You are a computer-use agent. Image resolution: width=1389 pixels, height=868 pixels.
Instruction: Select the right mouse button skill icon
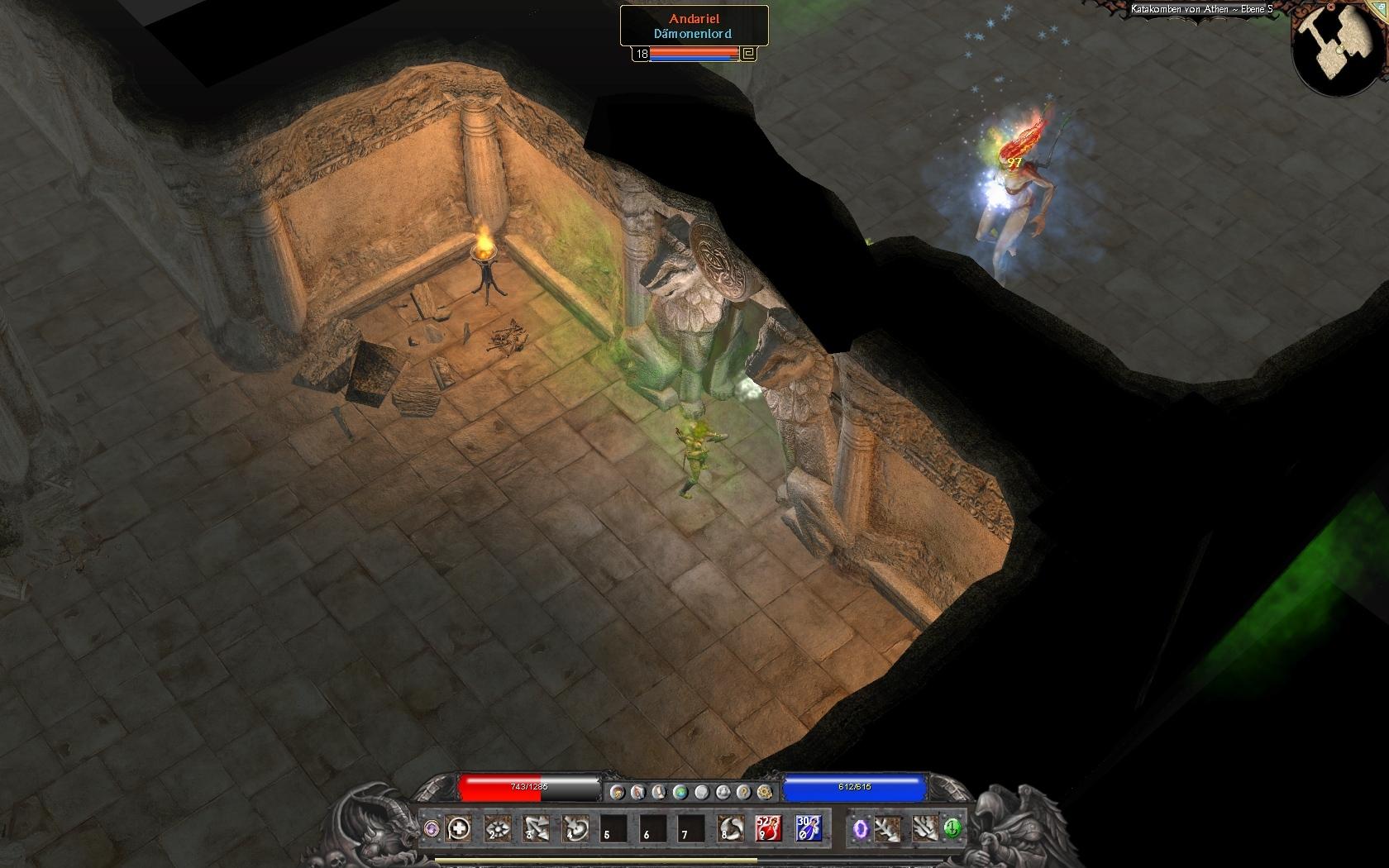click(924, 827)
